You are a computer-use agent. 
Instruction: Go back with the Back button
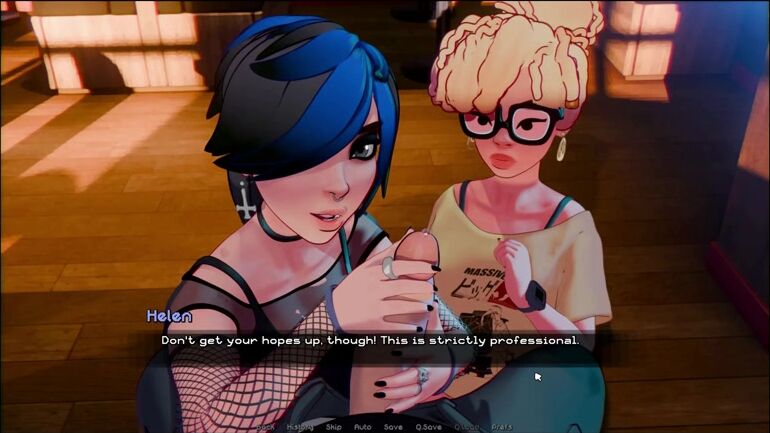click(x=265, y=426)
